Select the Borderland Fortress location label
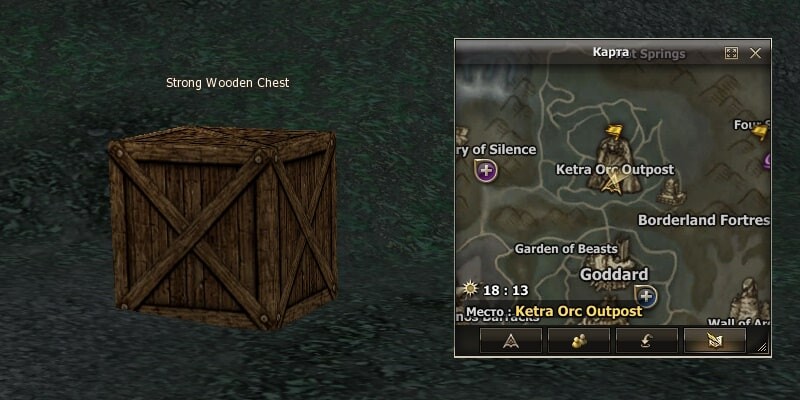The width and height of the screenshot is (800, 400). pyautogui.click(x=703, y=220)
